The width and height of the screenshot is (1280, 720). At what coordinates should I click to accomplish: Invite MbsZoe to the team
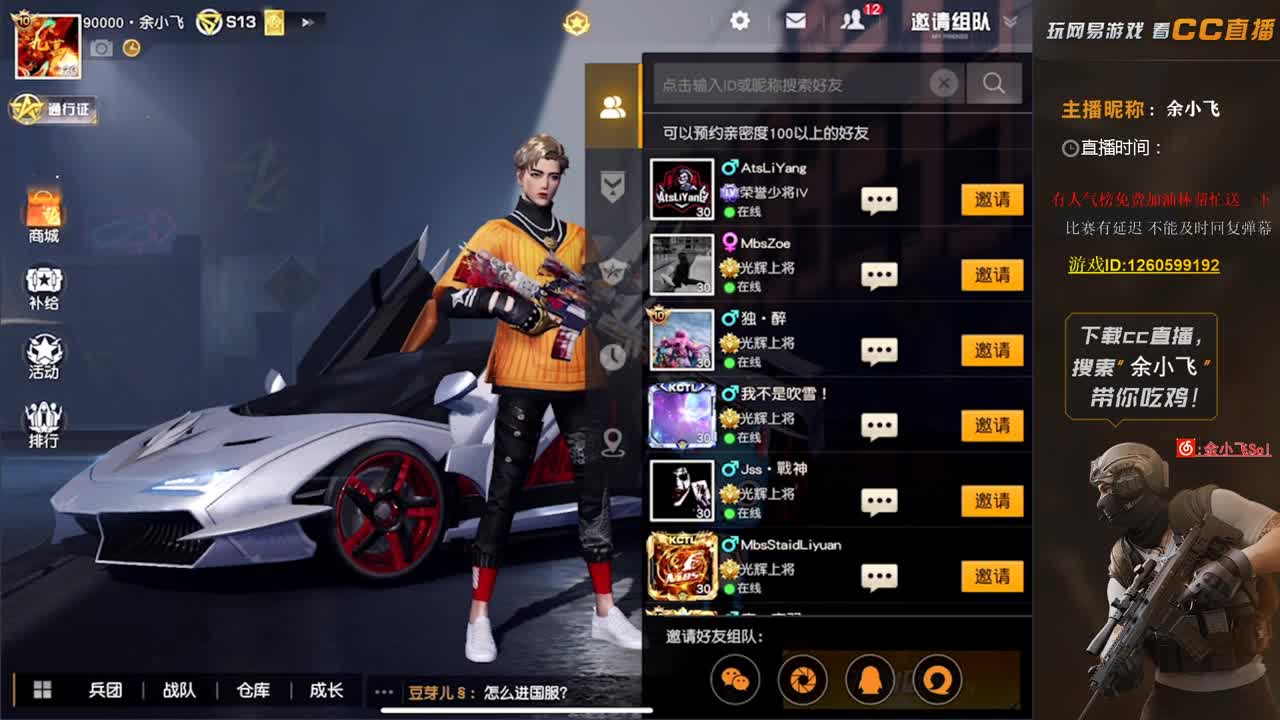991,274
